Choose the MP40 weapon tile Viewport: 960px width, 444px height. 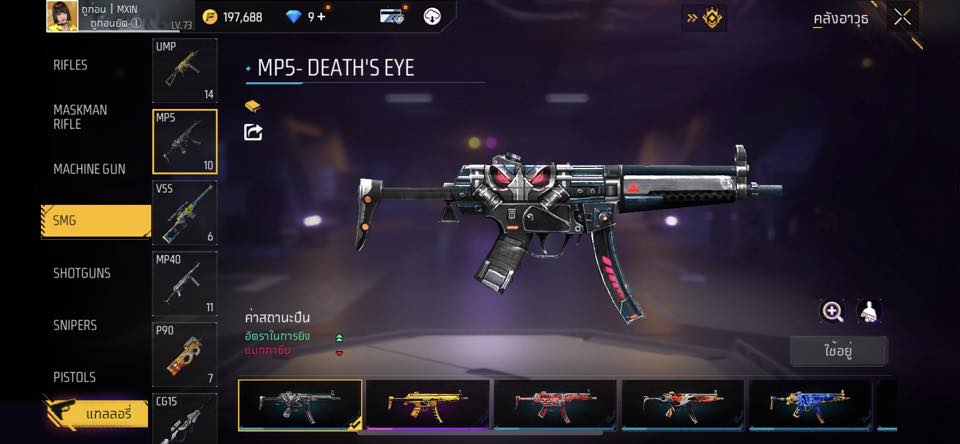(184, 283)
